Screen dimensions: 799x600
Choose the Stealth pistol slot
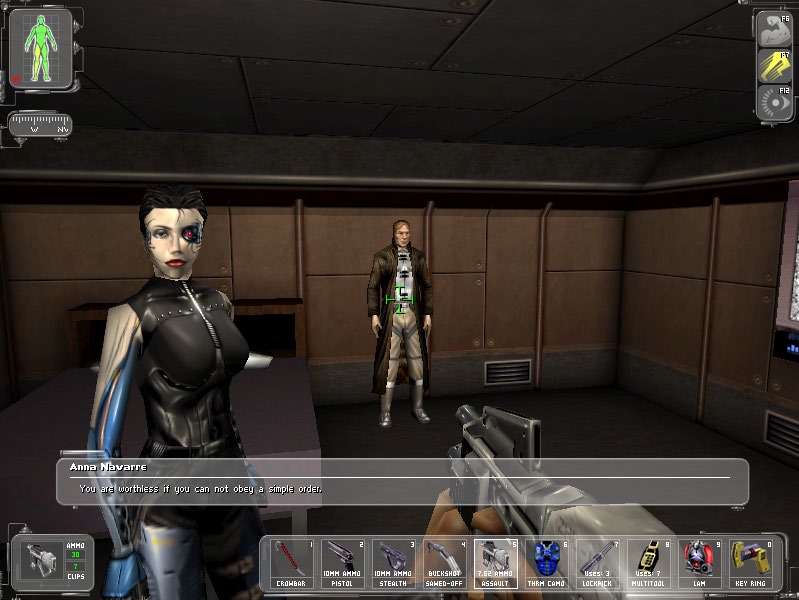pos(395,563)
